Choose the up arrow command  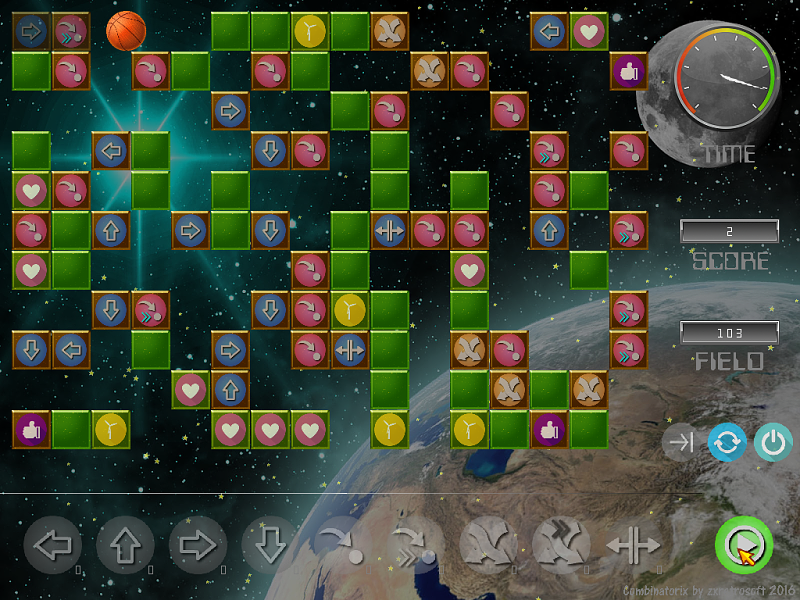(x=125, y=546)
